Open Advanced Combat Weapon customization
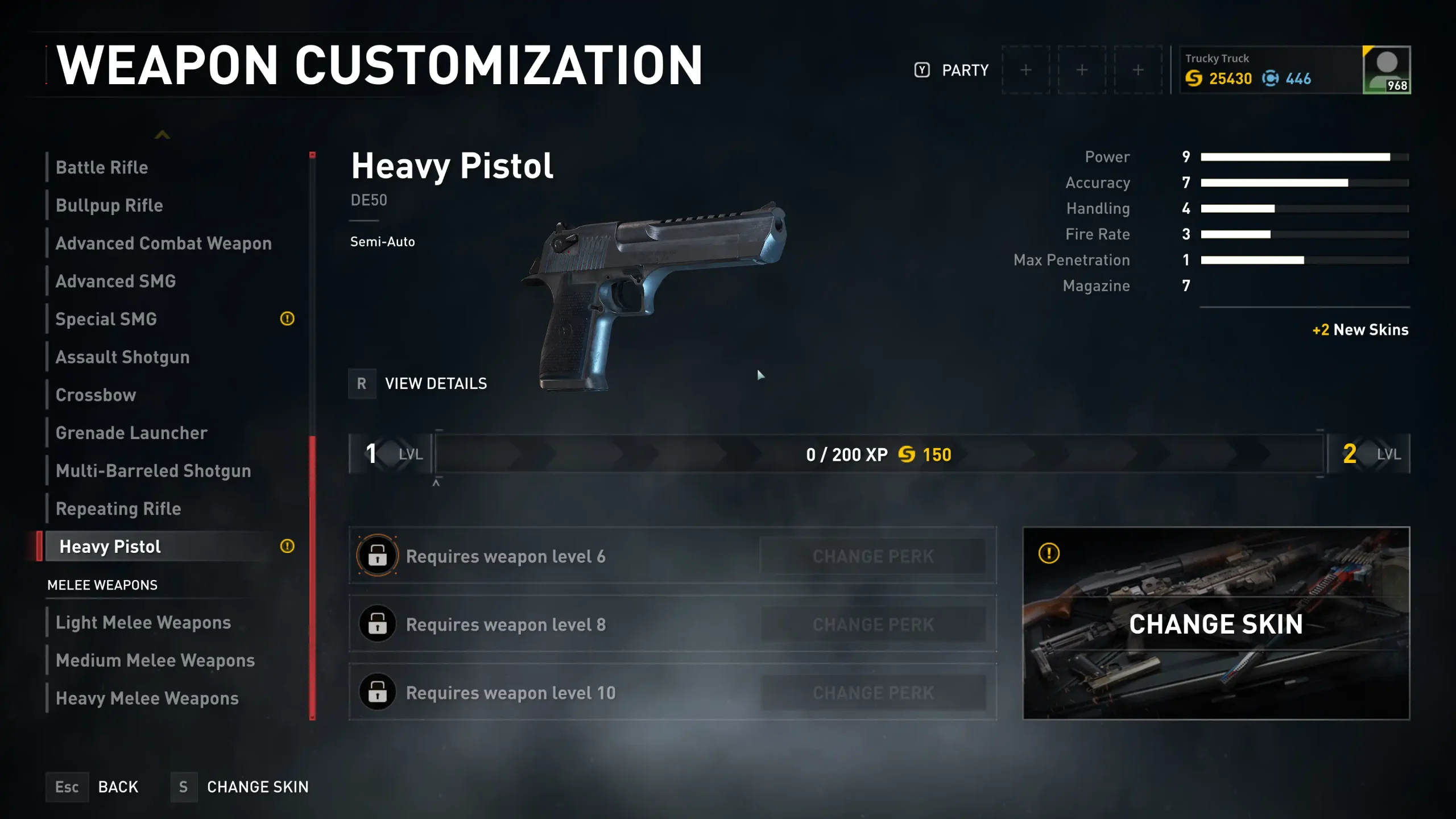This screenshot has height=819, width=1456. click(x=164, y=243)
